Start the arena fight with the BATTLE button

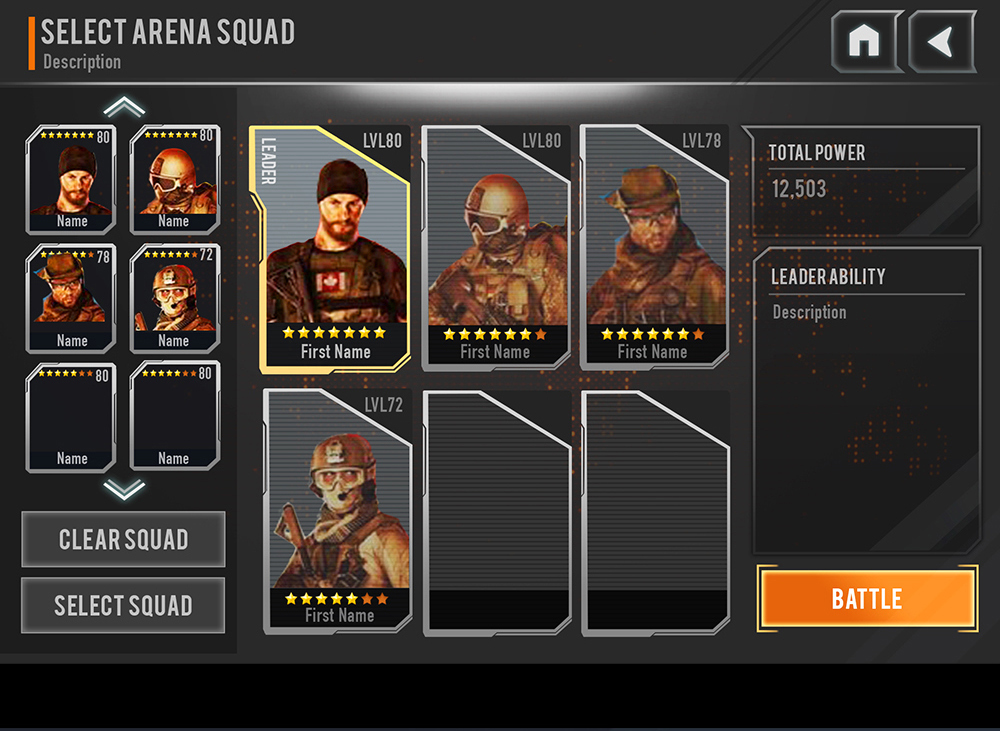click(867, 599)
